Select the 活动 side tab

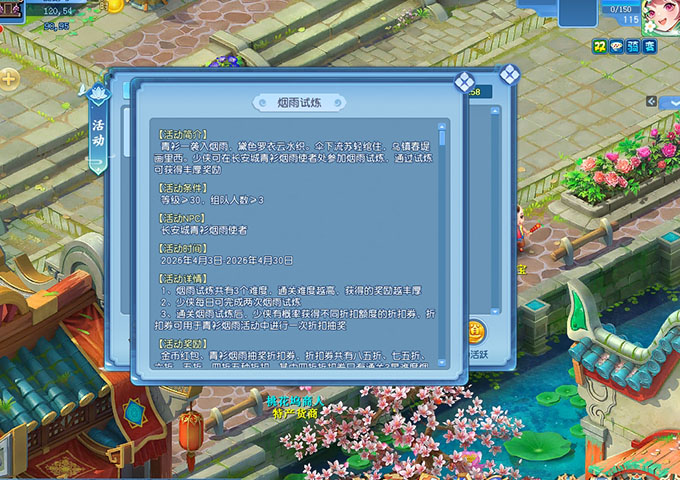(98, 132)
